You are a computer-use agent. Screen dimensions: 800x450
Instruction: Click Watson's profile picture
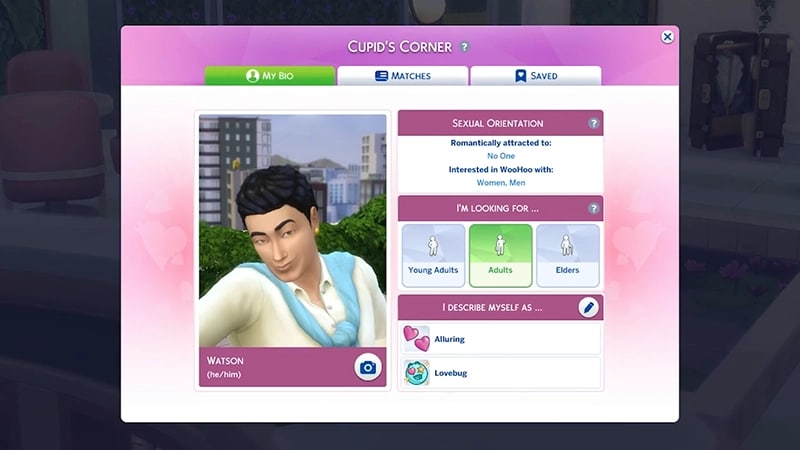pyautogui.click(x=292, y=230)
